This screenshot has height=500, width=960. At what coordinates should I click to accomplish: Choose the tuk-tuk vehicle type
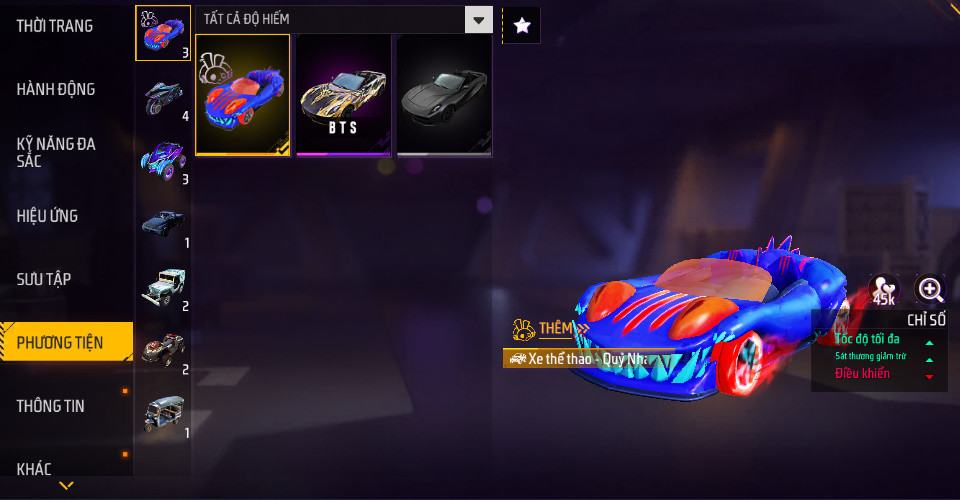tap(162, 413)
